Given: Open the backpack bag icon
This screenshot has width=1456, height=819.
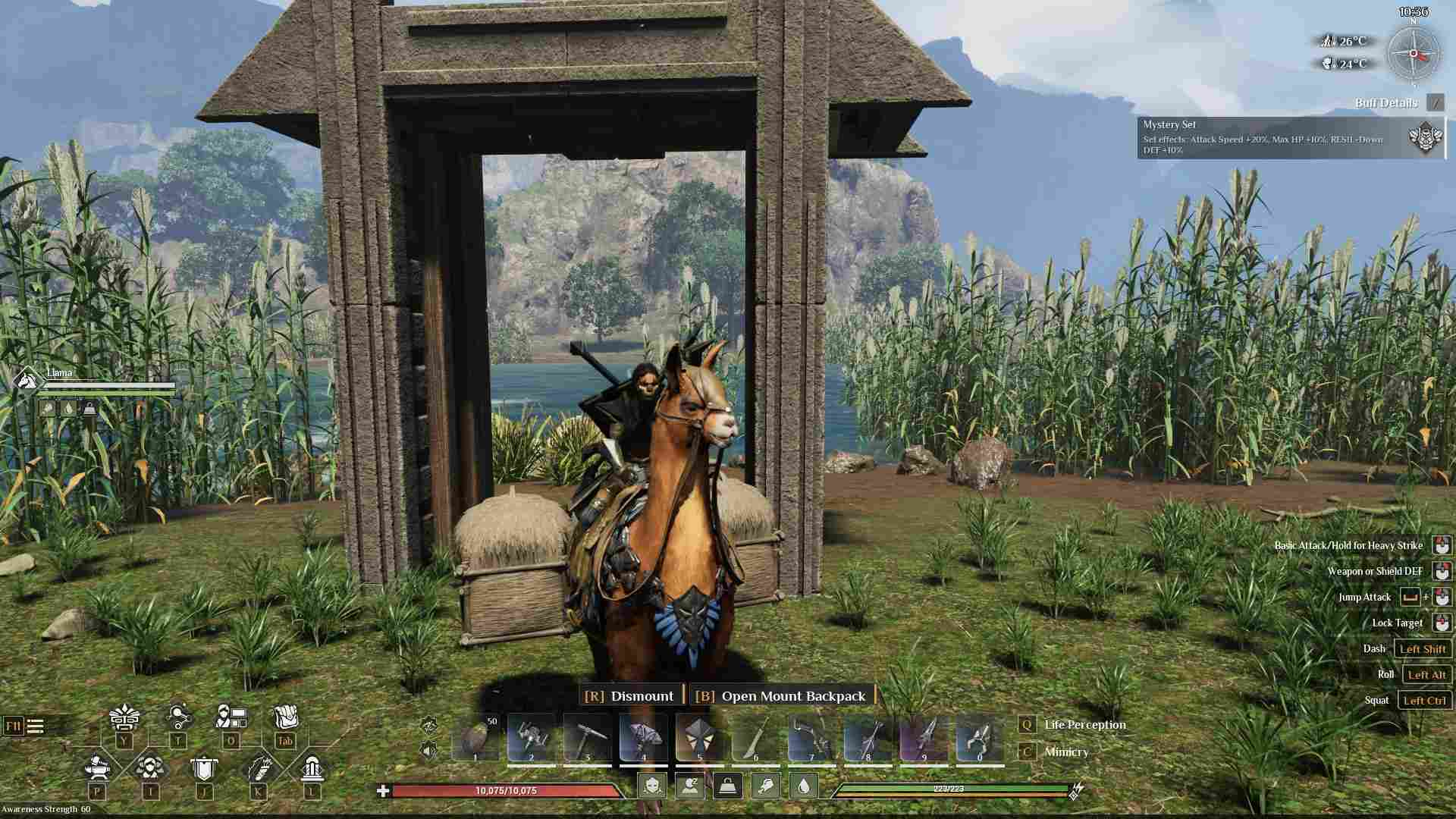Looking at the screenshot, I should (285, 717).
